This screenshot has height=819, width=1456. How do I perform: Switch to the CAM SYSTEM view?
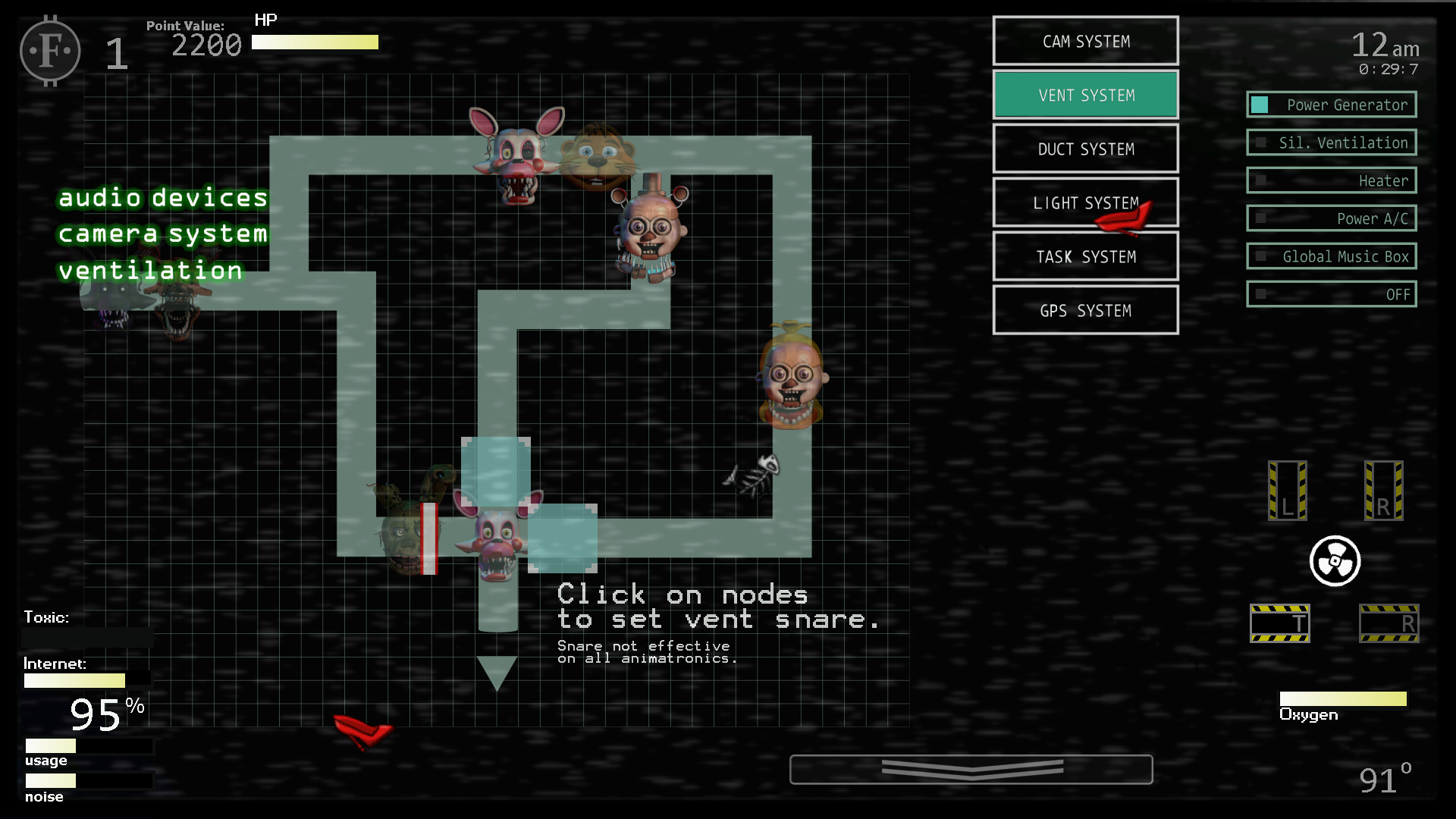(x=1085, y=41)
